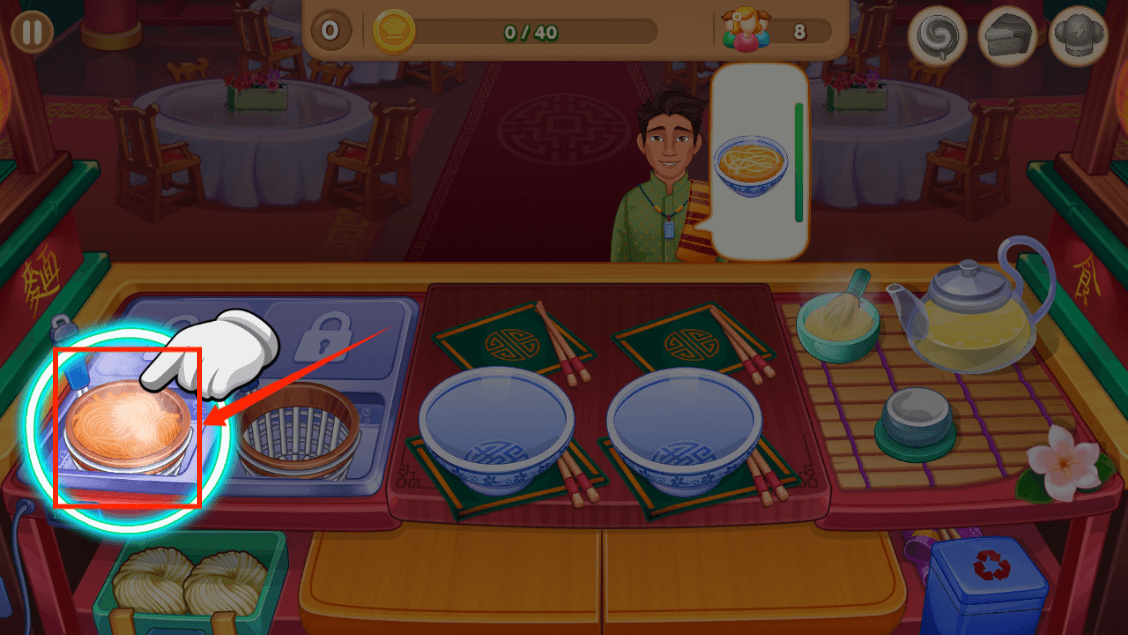Screen dimensions: 1128x635
Task: Select the empty noodle strainer basket
Action: pos(296,432)
